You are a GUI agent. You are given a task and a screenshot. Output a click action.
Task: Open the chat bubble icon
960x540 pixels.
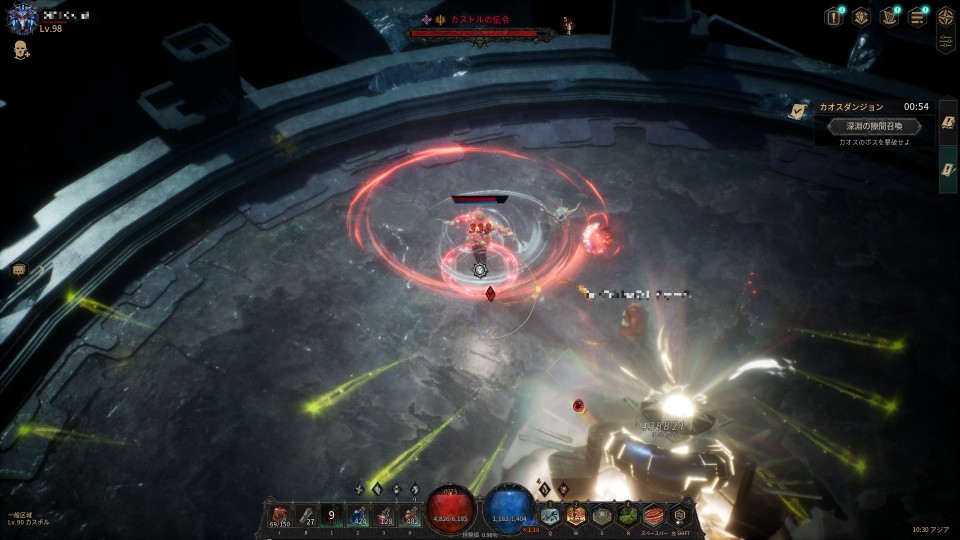pos(18,270)
